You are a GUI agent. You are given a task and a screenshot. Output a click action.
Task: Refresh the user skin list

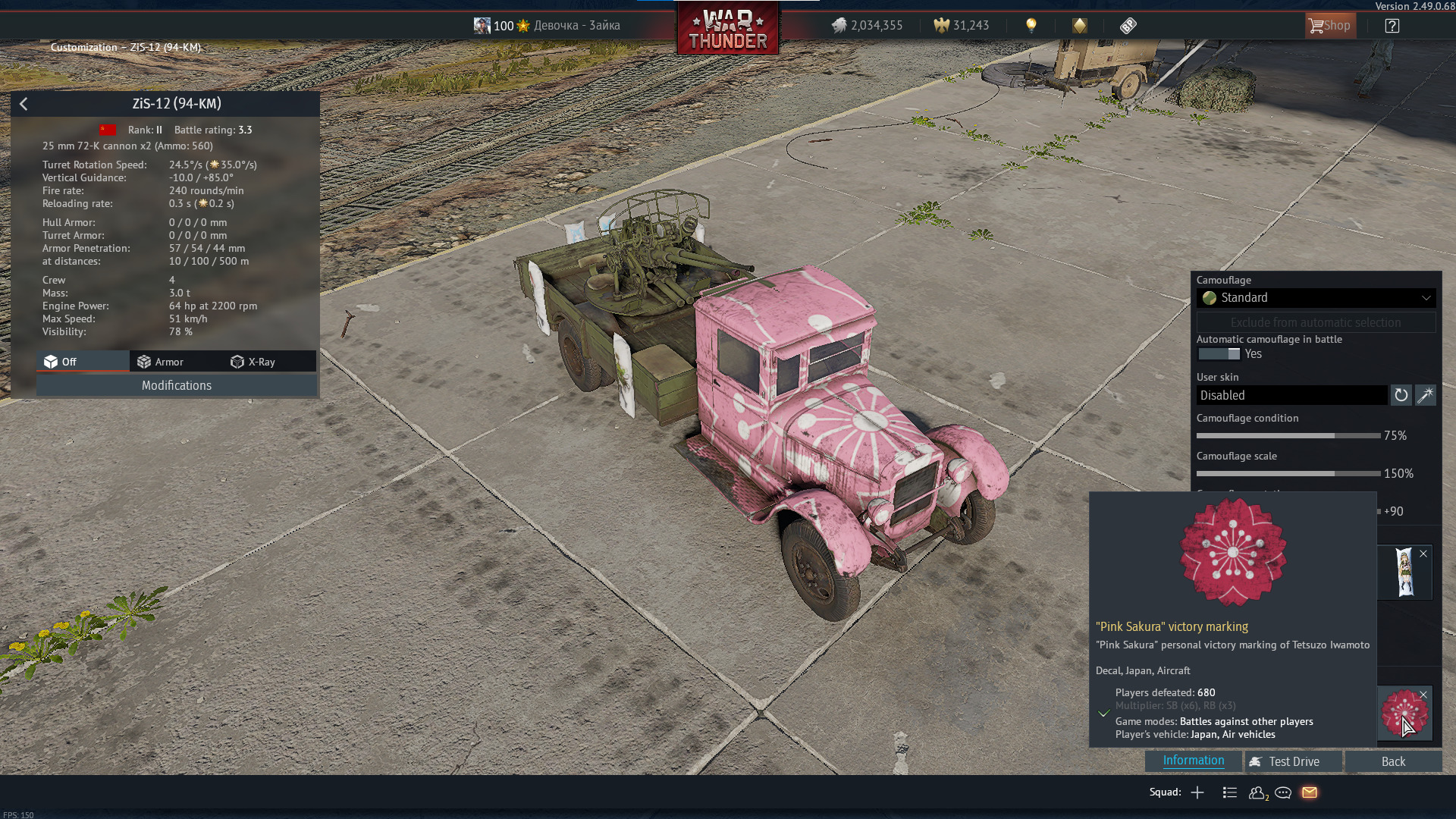click(1401, 395)
